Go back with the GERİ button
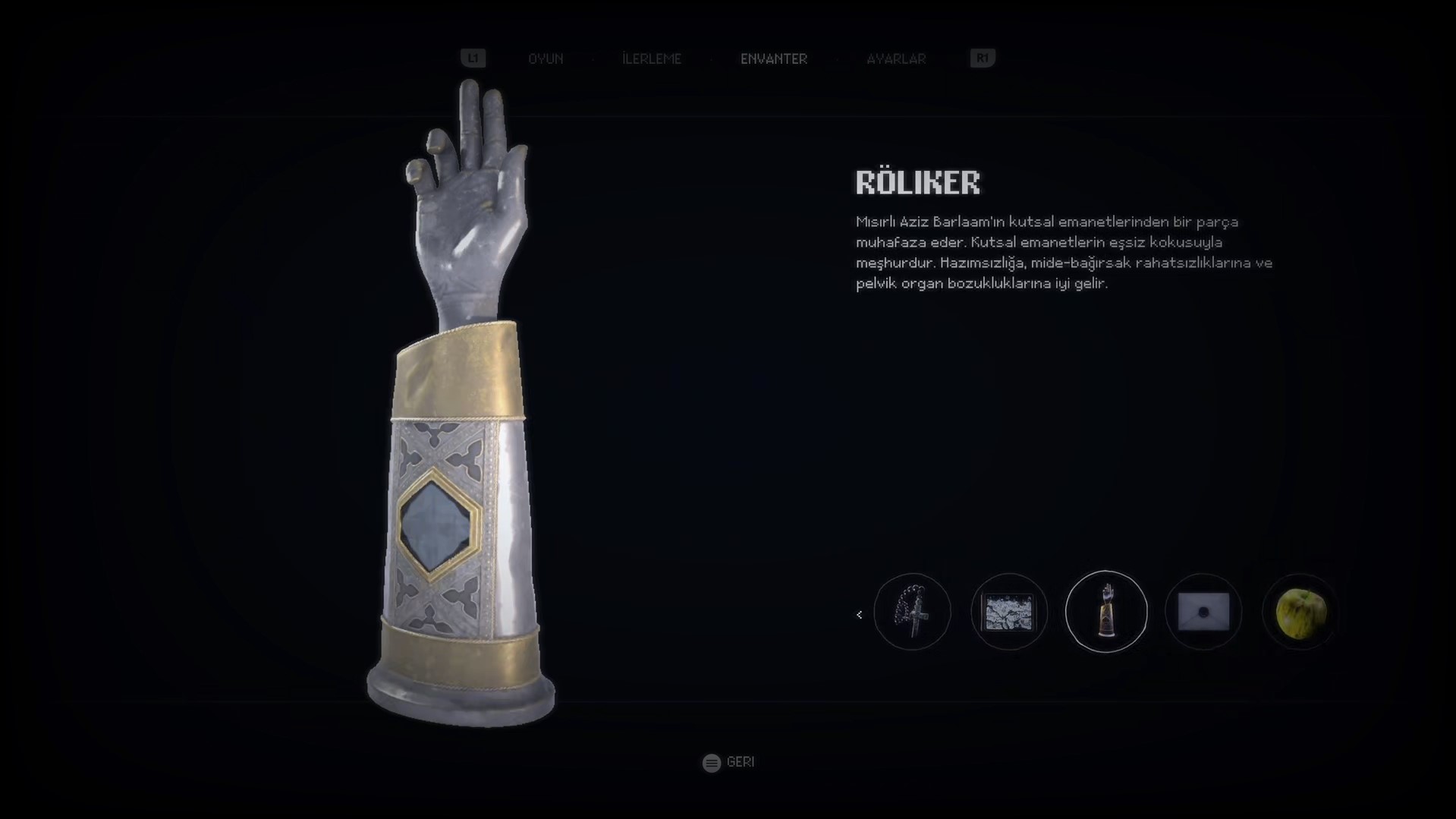 point(728,762)
